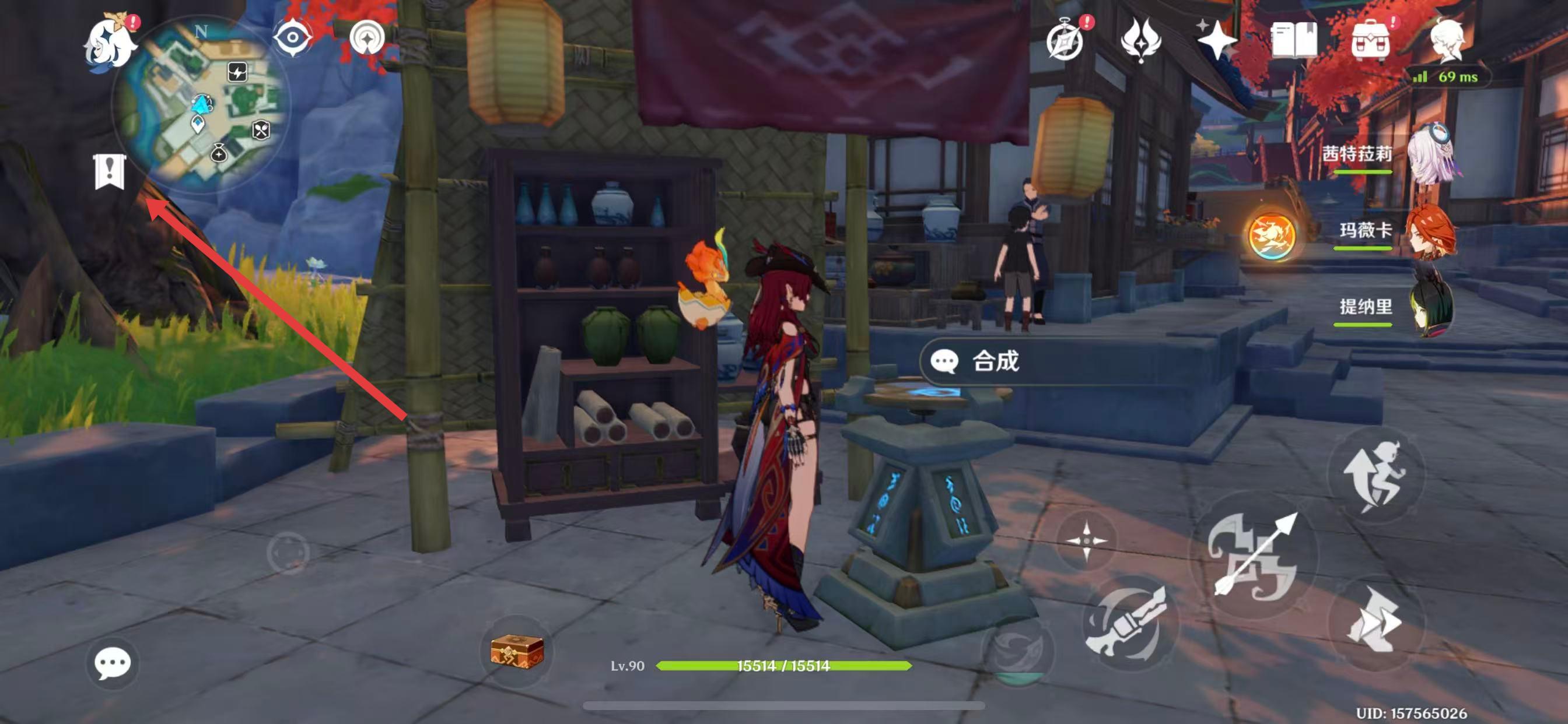Image resolution: width=1568 pixels, height=724 pixels.
Task: Tap the bow and arrow attack button
Action: 1254,555
